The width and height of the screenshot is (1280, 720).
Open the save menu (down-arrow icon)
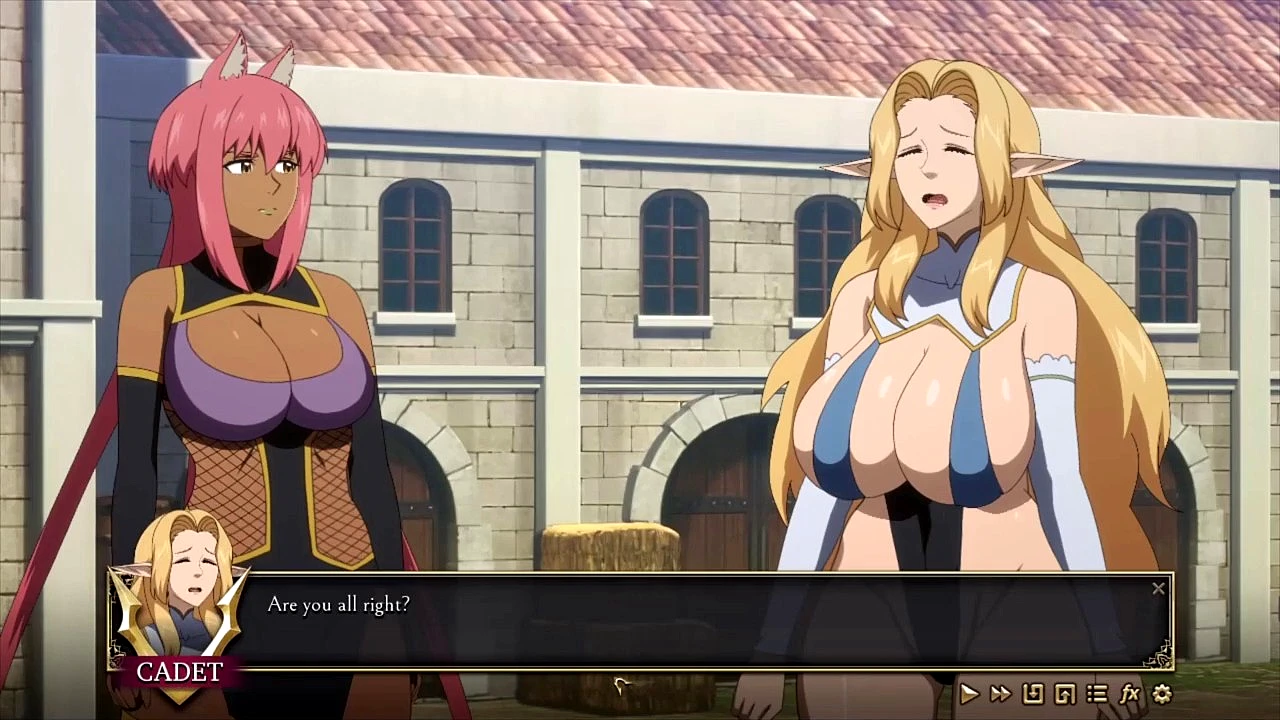point(1033,693)
